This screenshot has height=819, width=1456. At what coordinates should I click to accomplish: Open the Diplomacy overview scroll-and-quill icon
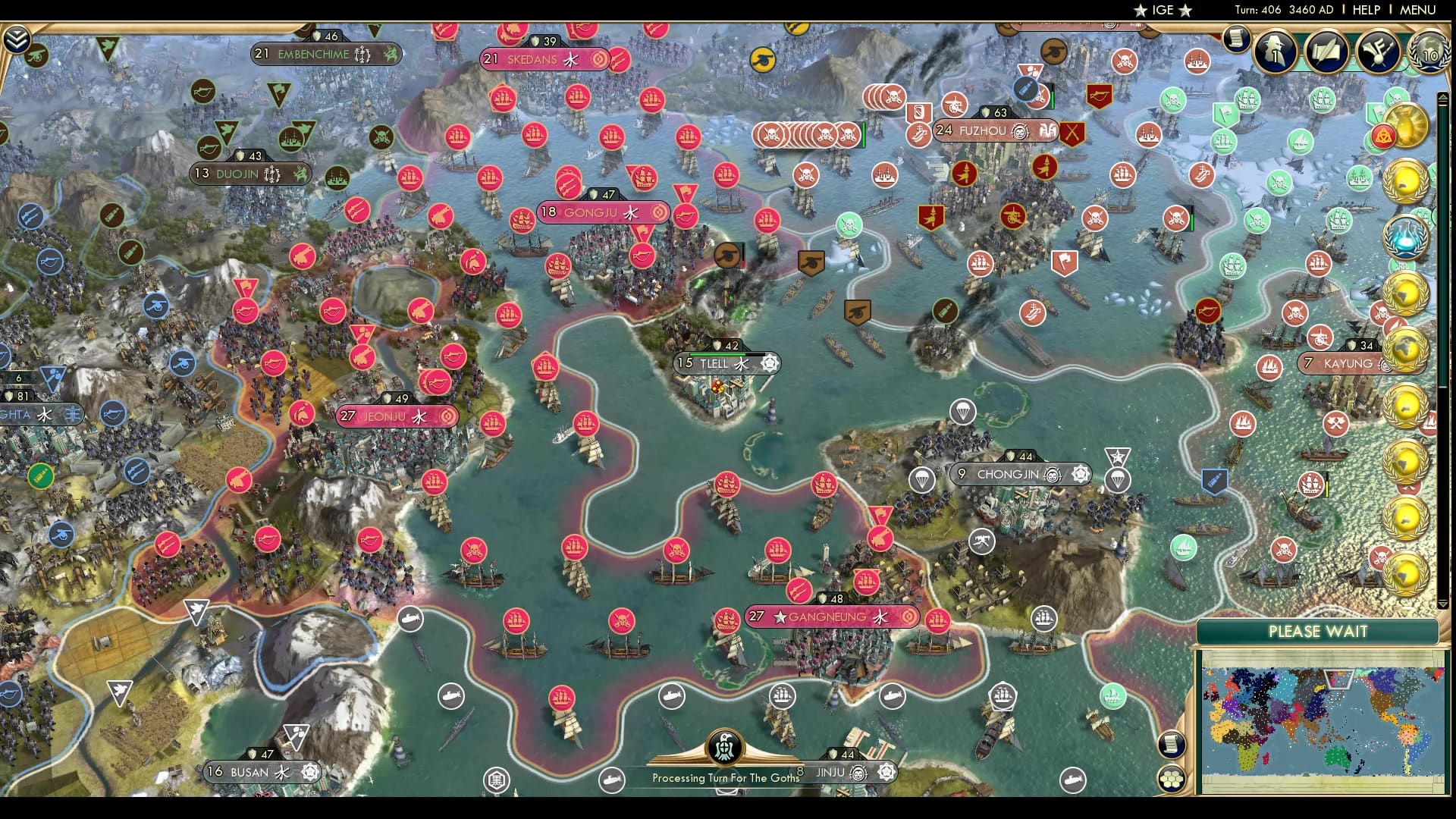pos(1326,52)
